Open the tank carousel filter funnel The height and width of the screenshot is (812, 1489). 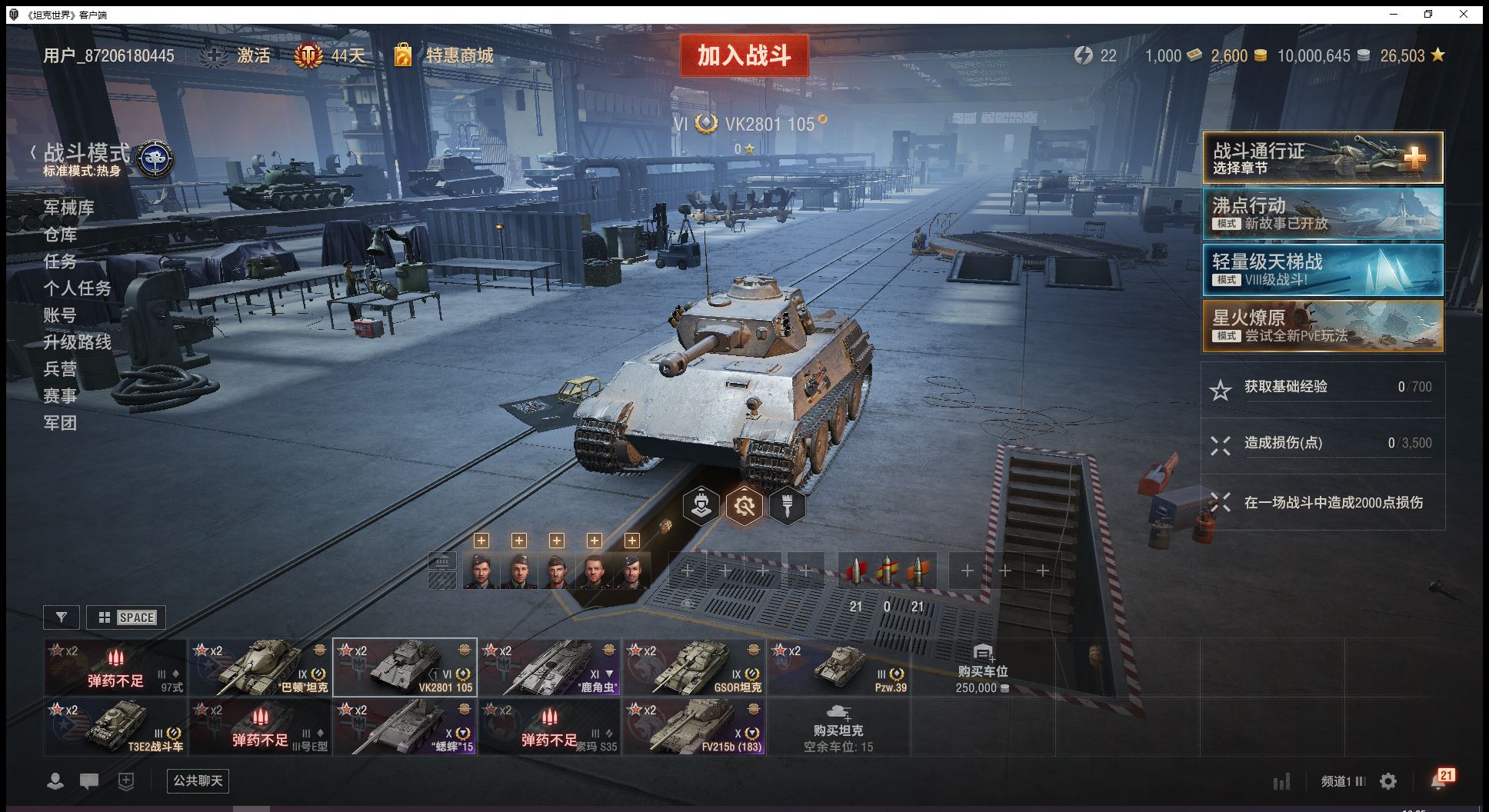[x=62, y=617]
